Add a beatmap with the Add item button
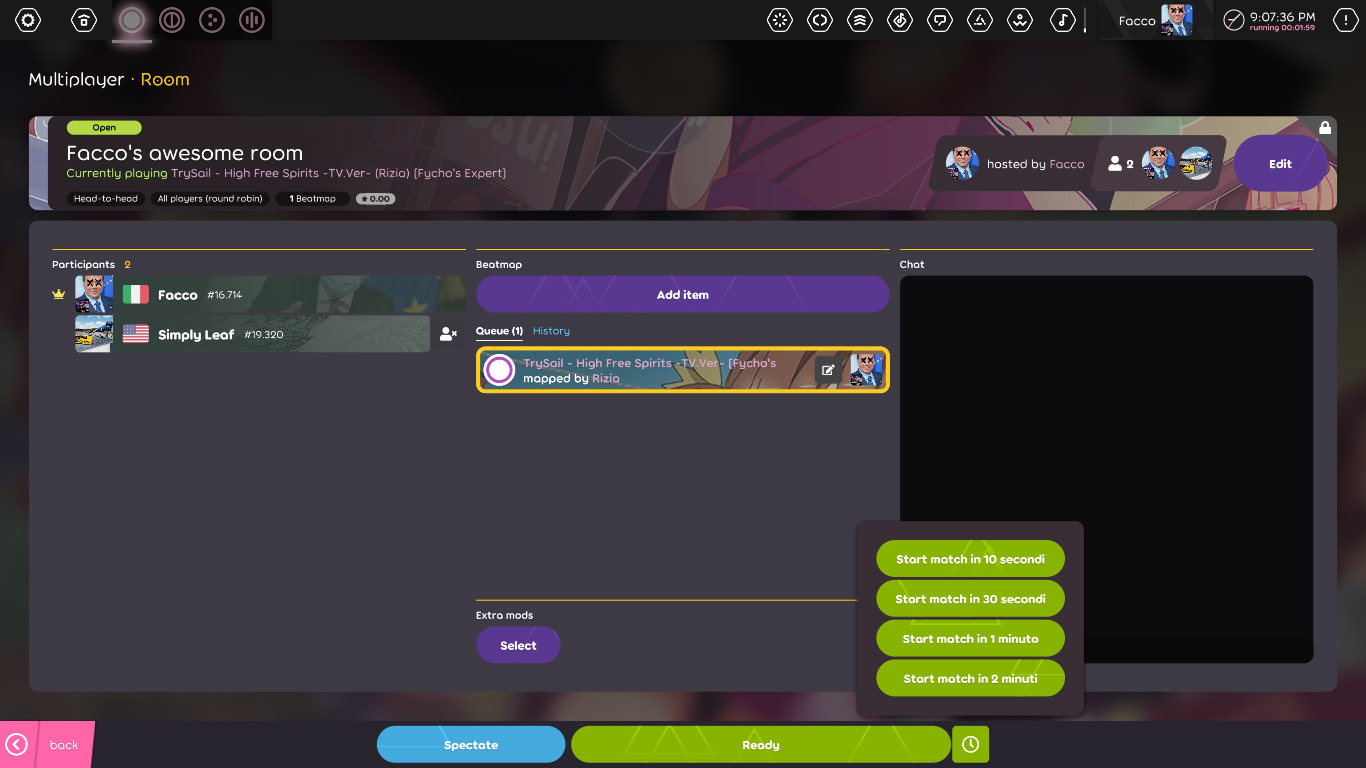This screenshot has height=768, width=1366. pos(682,293)
